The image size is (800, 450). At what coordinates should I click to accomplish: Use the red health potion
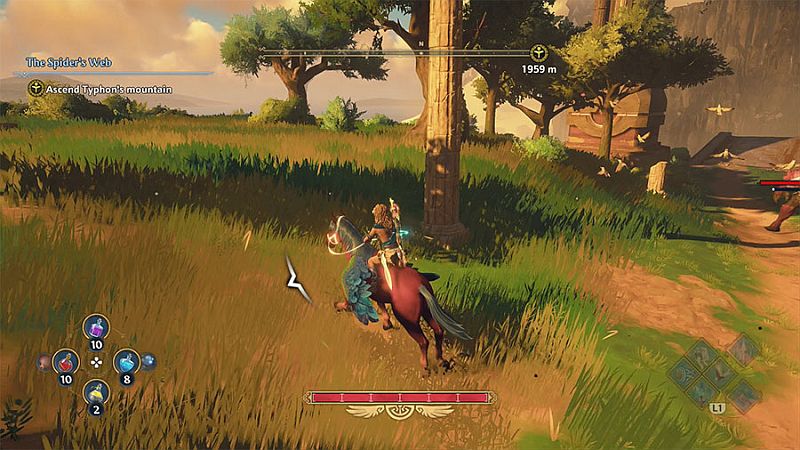[65, 361]
